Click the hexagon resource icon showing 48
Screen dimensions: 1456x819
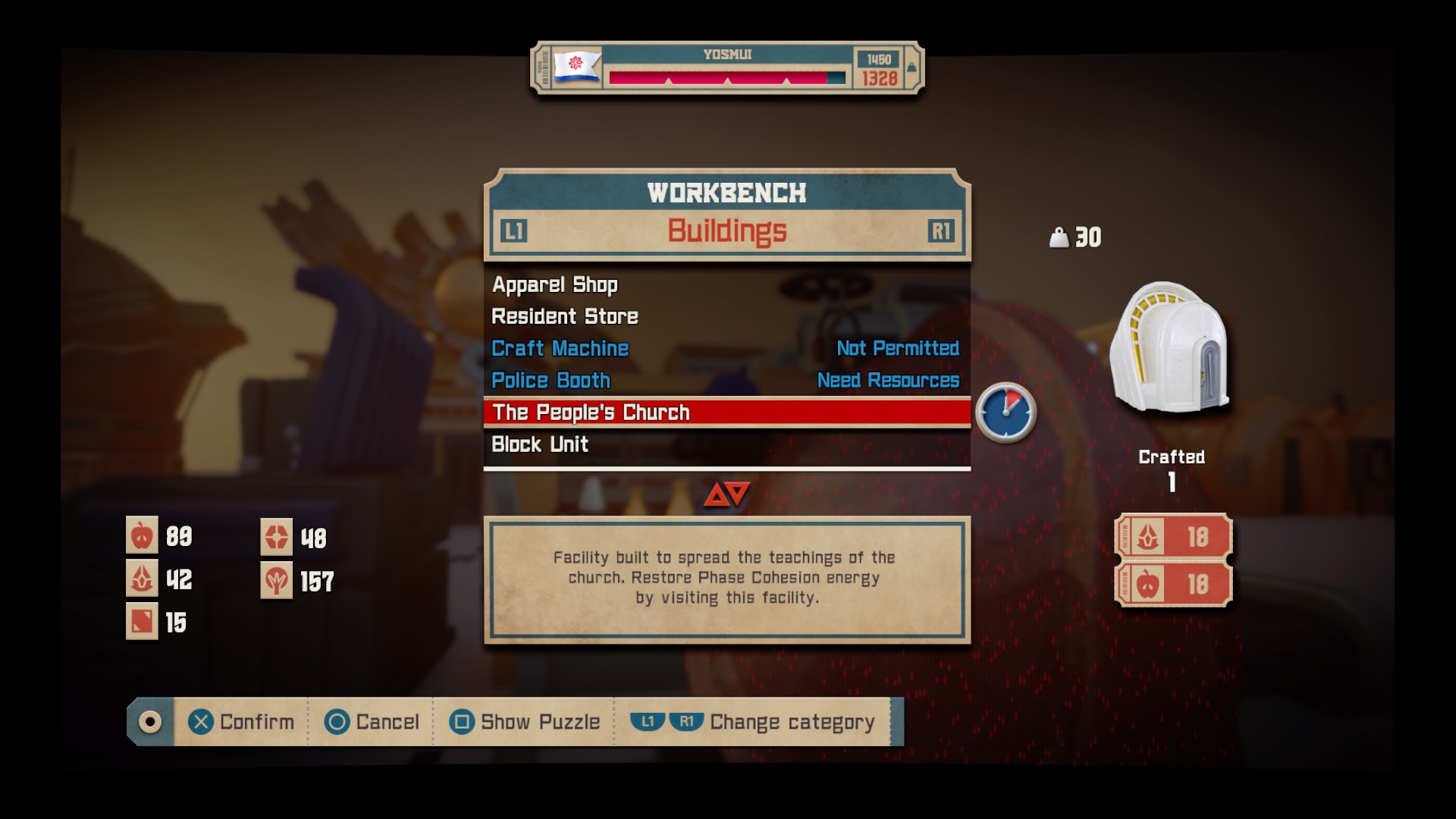coord(278,535)
